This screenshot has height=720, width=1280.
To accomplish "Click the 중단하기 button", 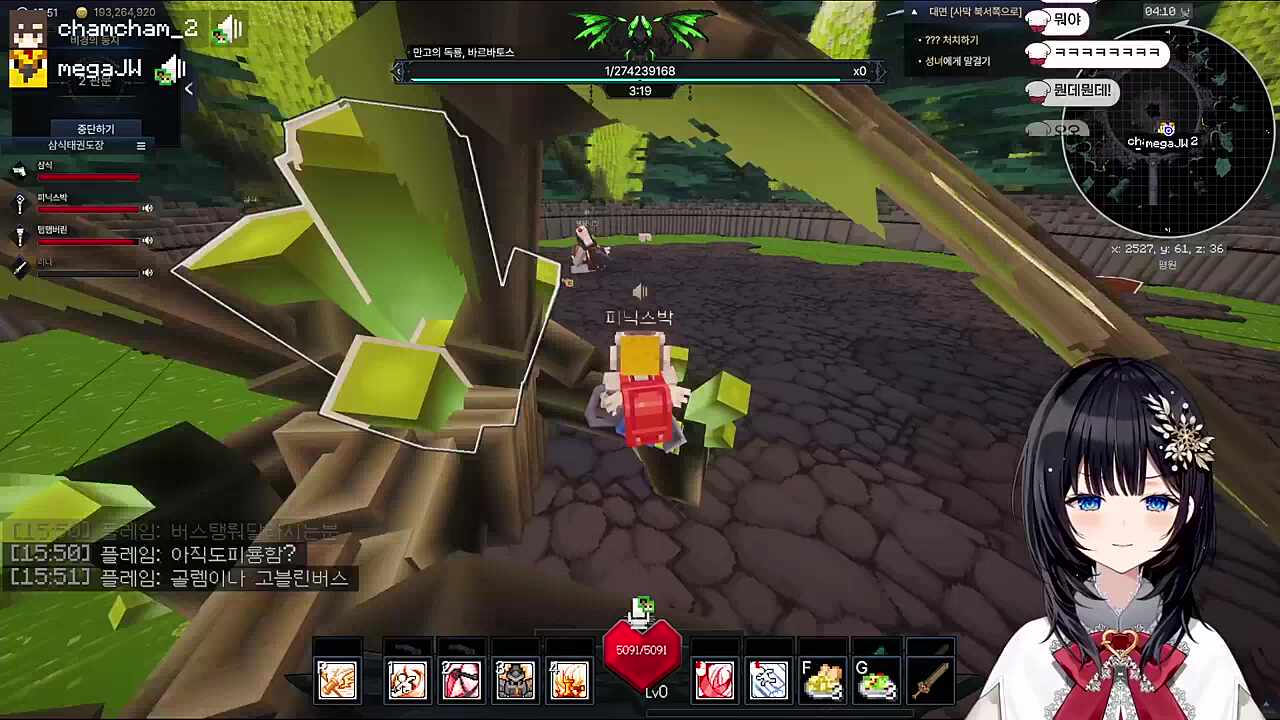I will [x=96, y=129].
